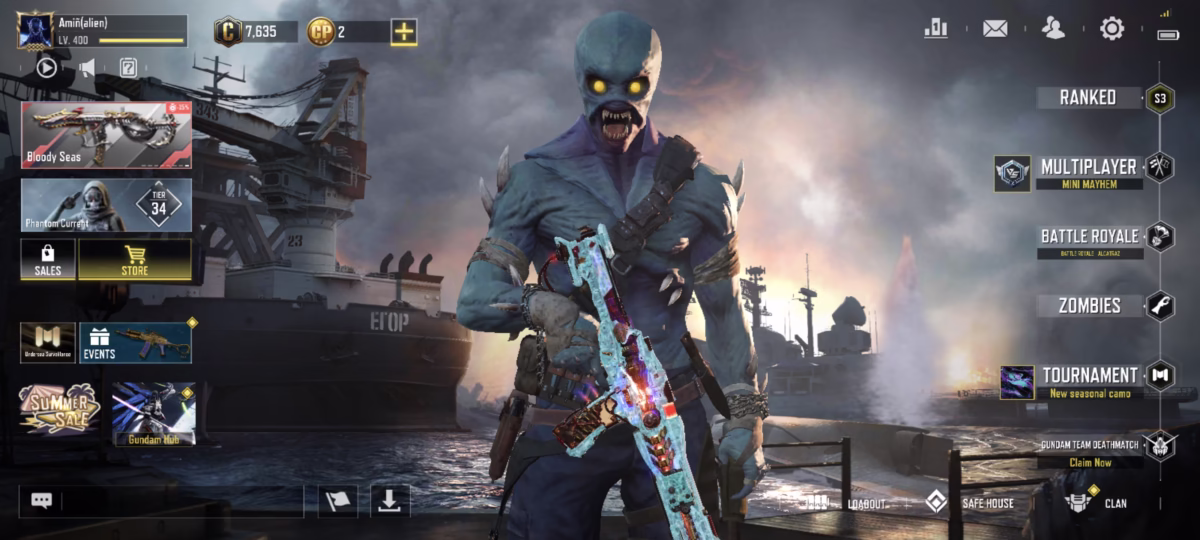Open the Clan menu
The height and width of the screenshot is (540, 1200).
pyautogui.click(x=1100, y=503)
